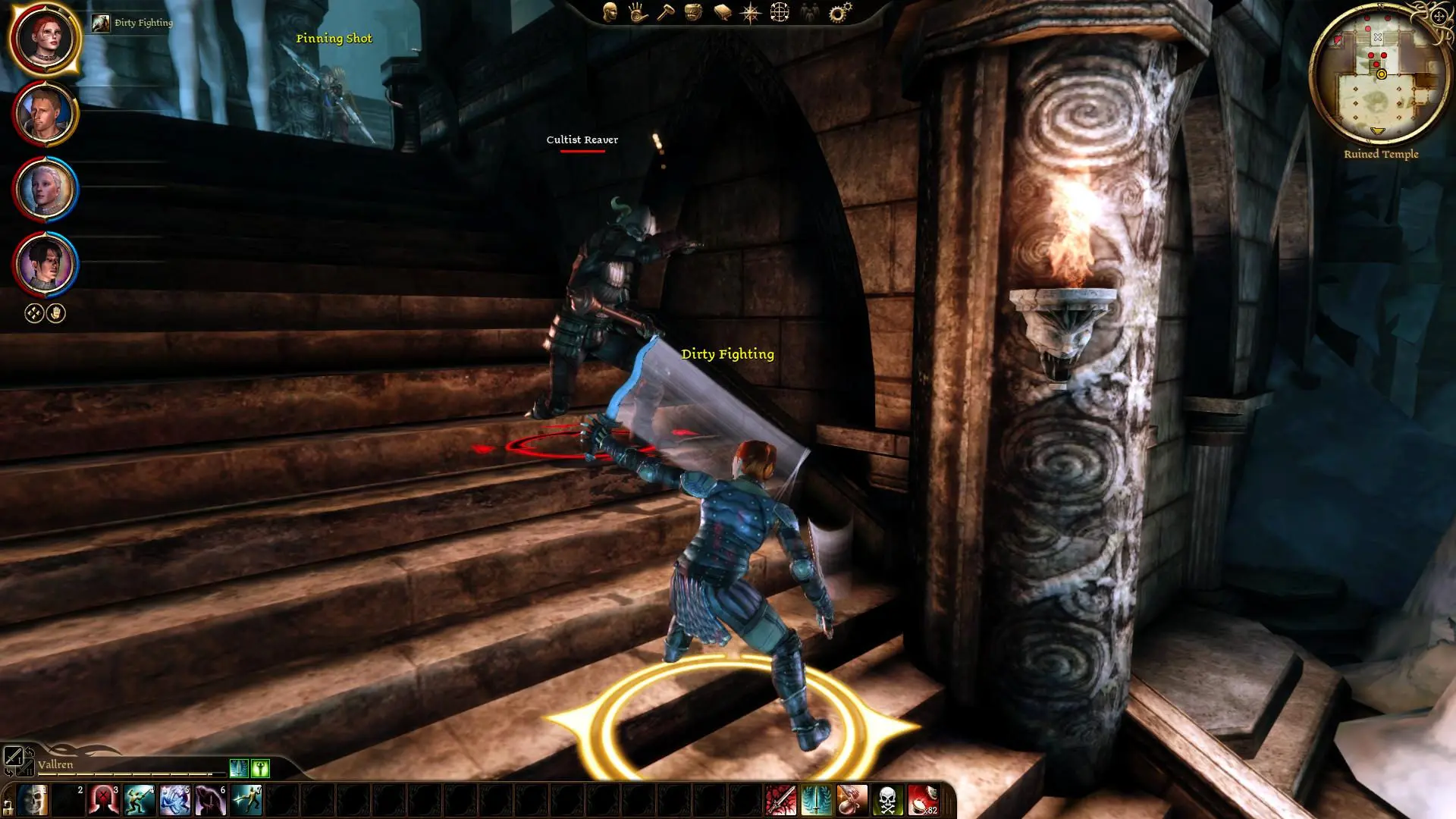Viewport: 1456px width, 819px height.
Task: Activate the skull-face ability in quickbar slot 1
Action: 33,800
